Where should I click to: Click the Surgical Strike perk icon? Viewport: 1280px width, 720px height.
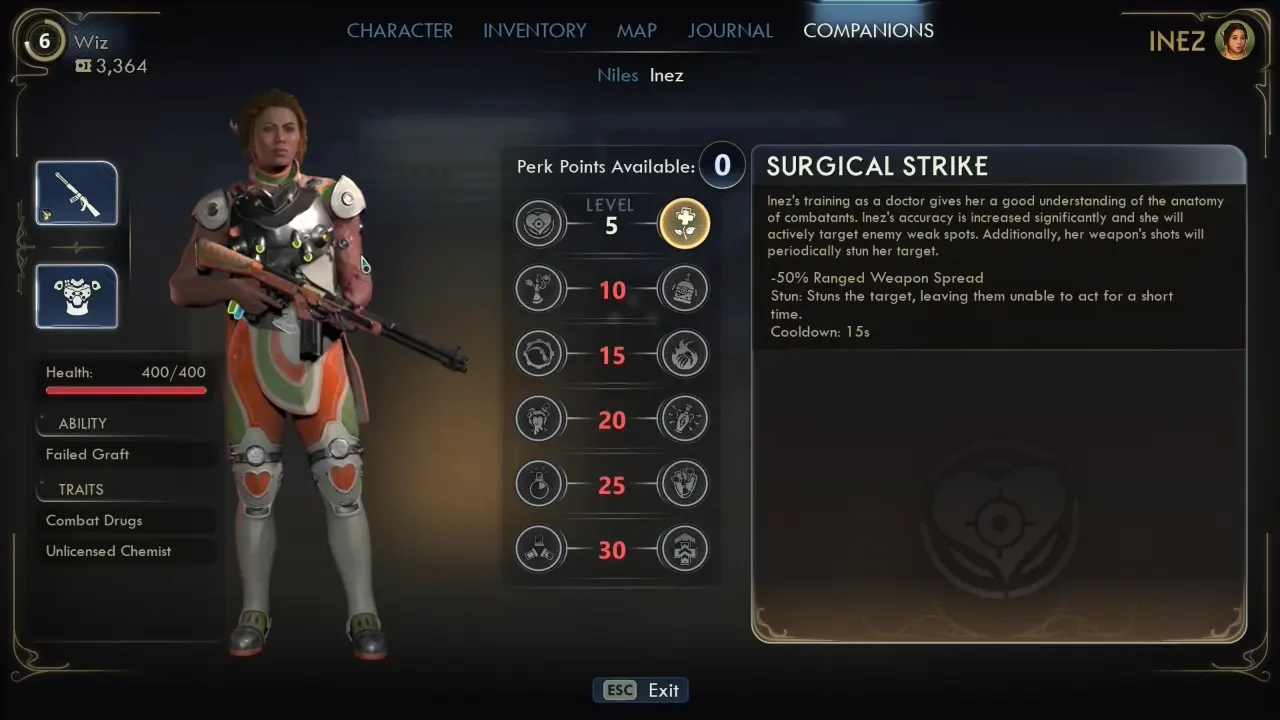tap(684, 223)
